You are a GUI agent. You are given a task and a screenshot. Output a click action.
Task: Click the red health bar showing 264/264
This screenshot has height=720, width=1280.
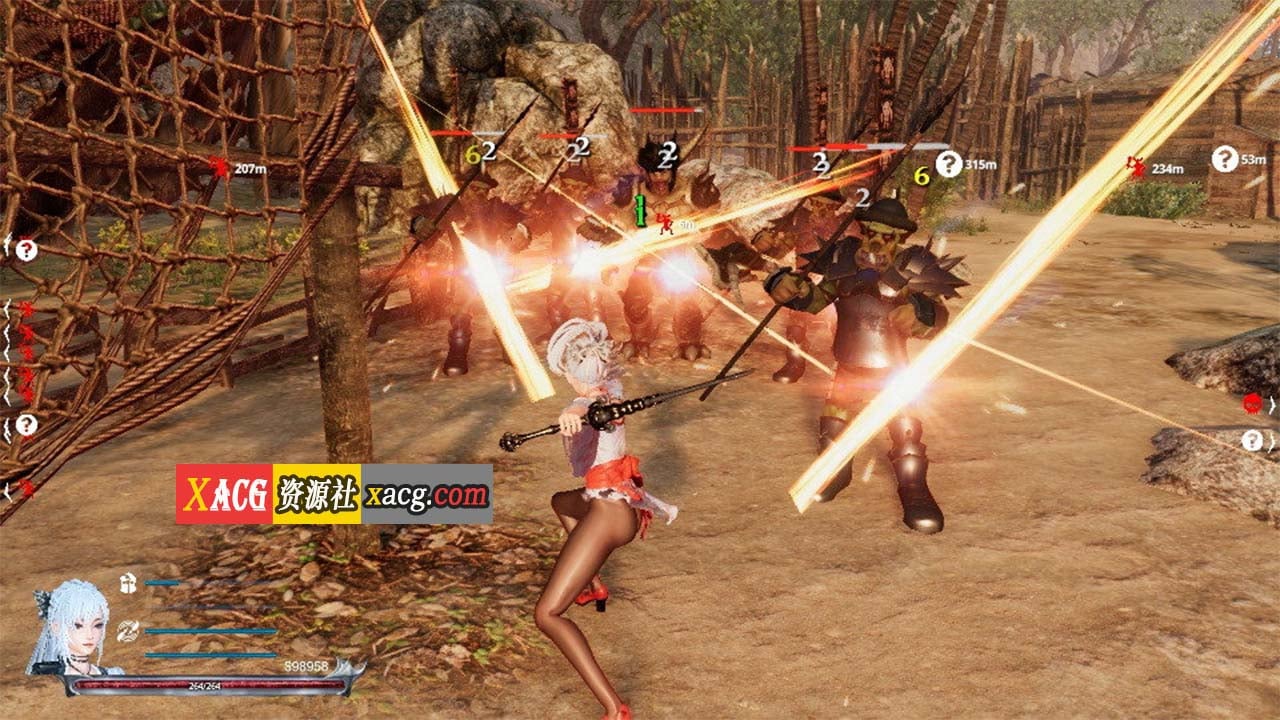[x=204, y=684]
